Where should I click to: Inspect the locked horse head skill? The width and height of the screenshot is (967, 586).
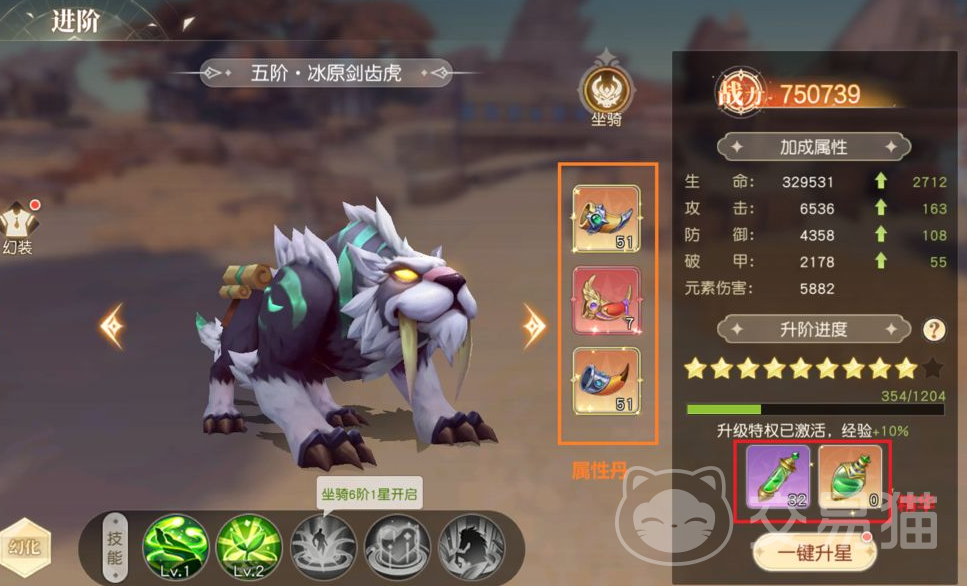(x=470, y=545)
